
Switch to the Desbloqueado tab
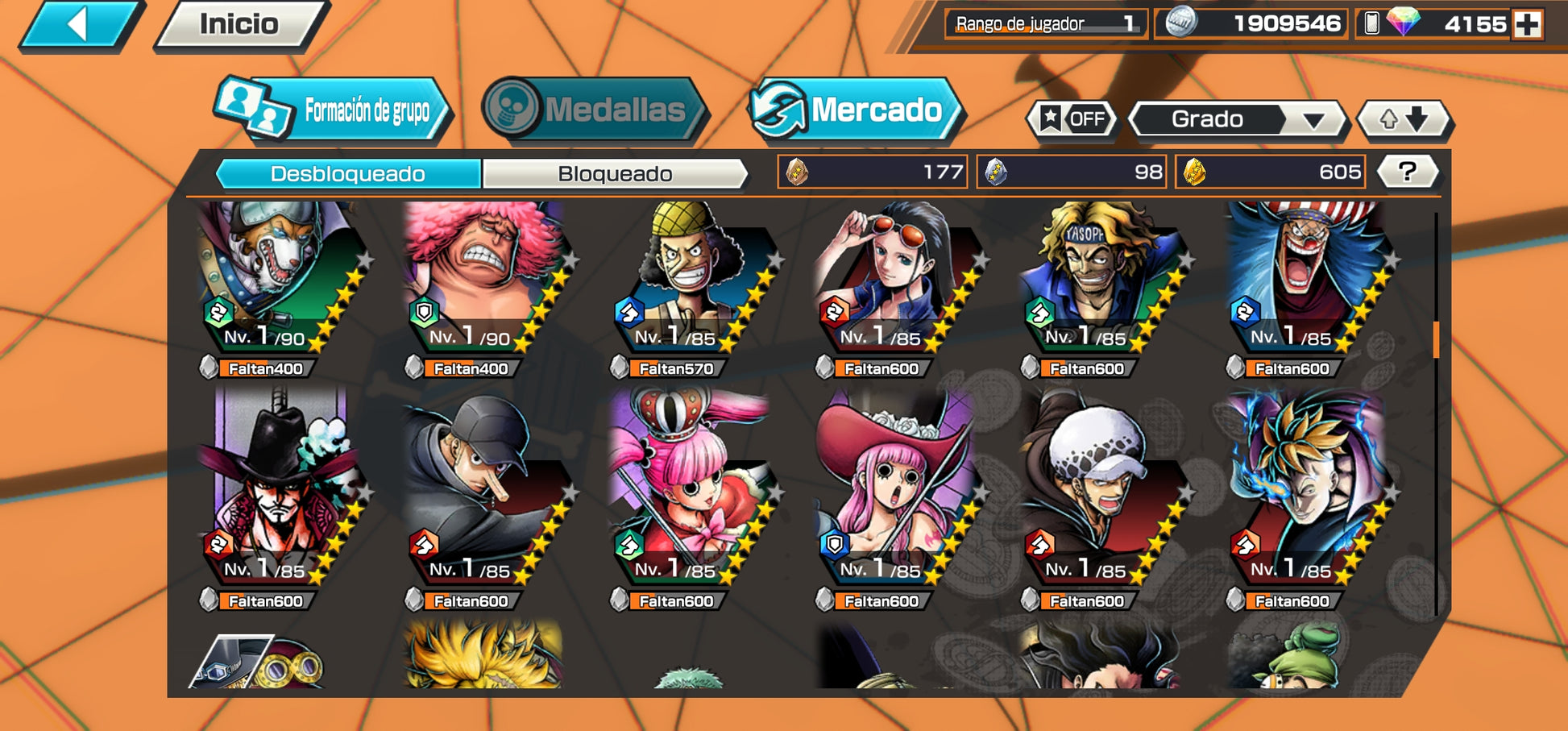348,173
